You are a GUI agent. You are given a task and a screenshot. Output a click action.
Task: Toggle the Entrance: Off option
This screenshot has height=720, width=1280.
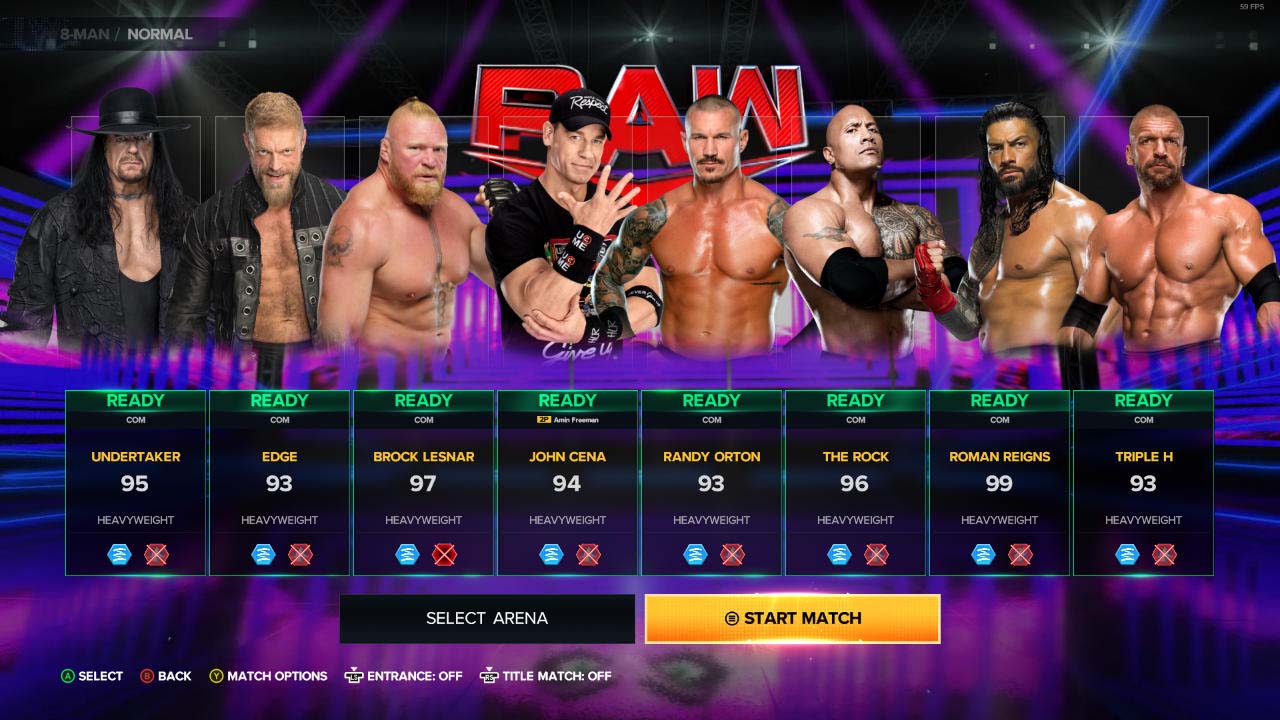(404, 676)
